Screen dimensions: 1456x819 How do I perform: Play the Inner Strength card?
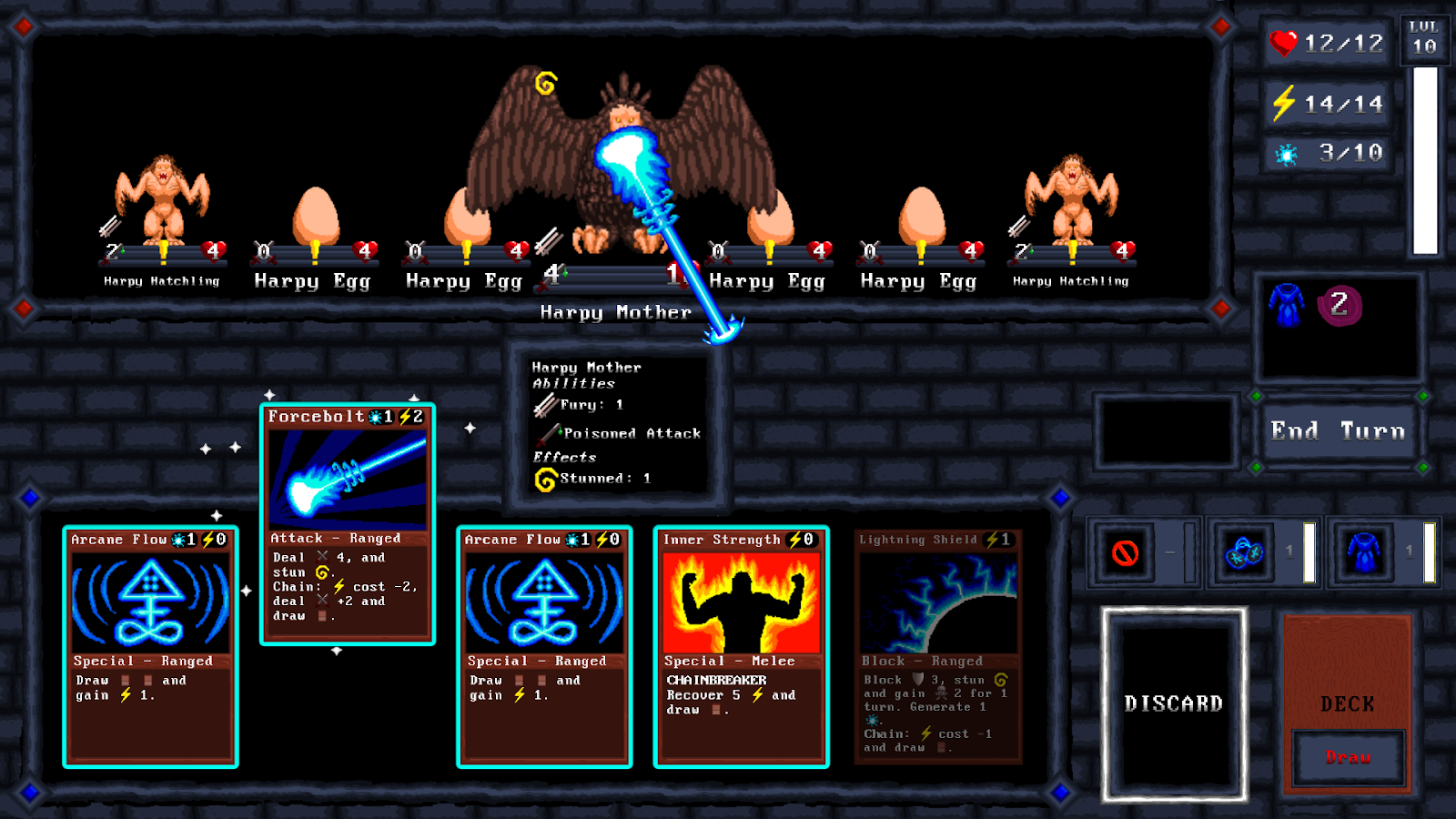(x=740, y=646)
